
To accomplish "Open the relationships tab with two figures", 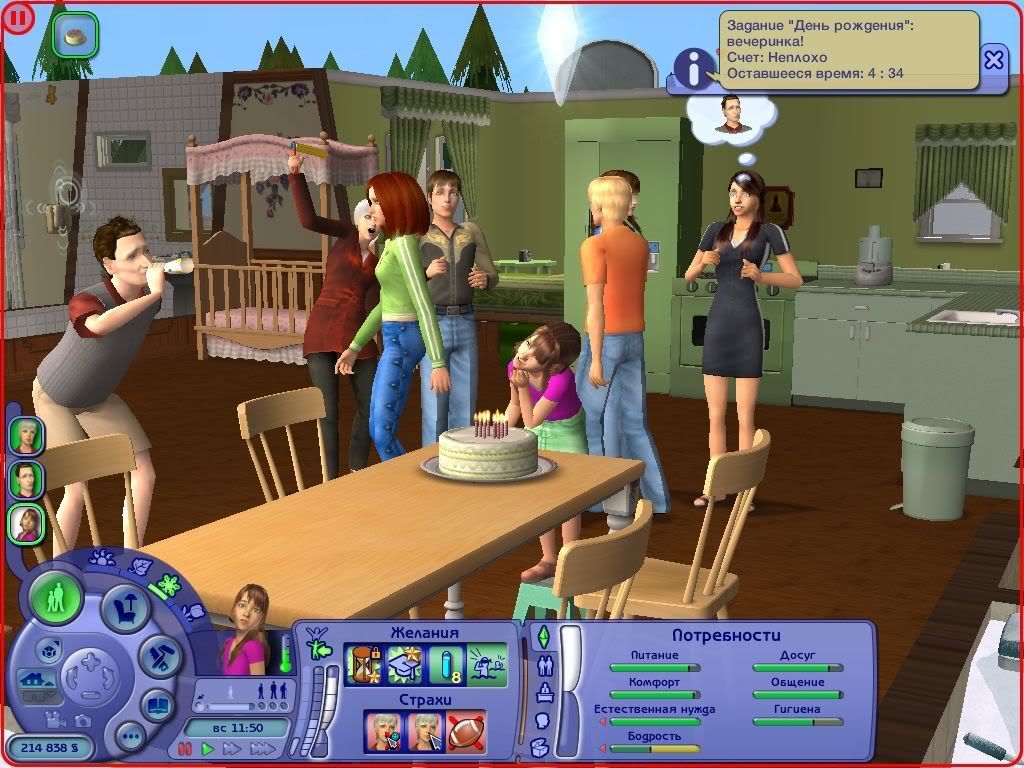I will point(545,664).
